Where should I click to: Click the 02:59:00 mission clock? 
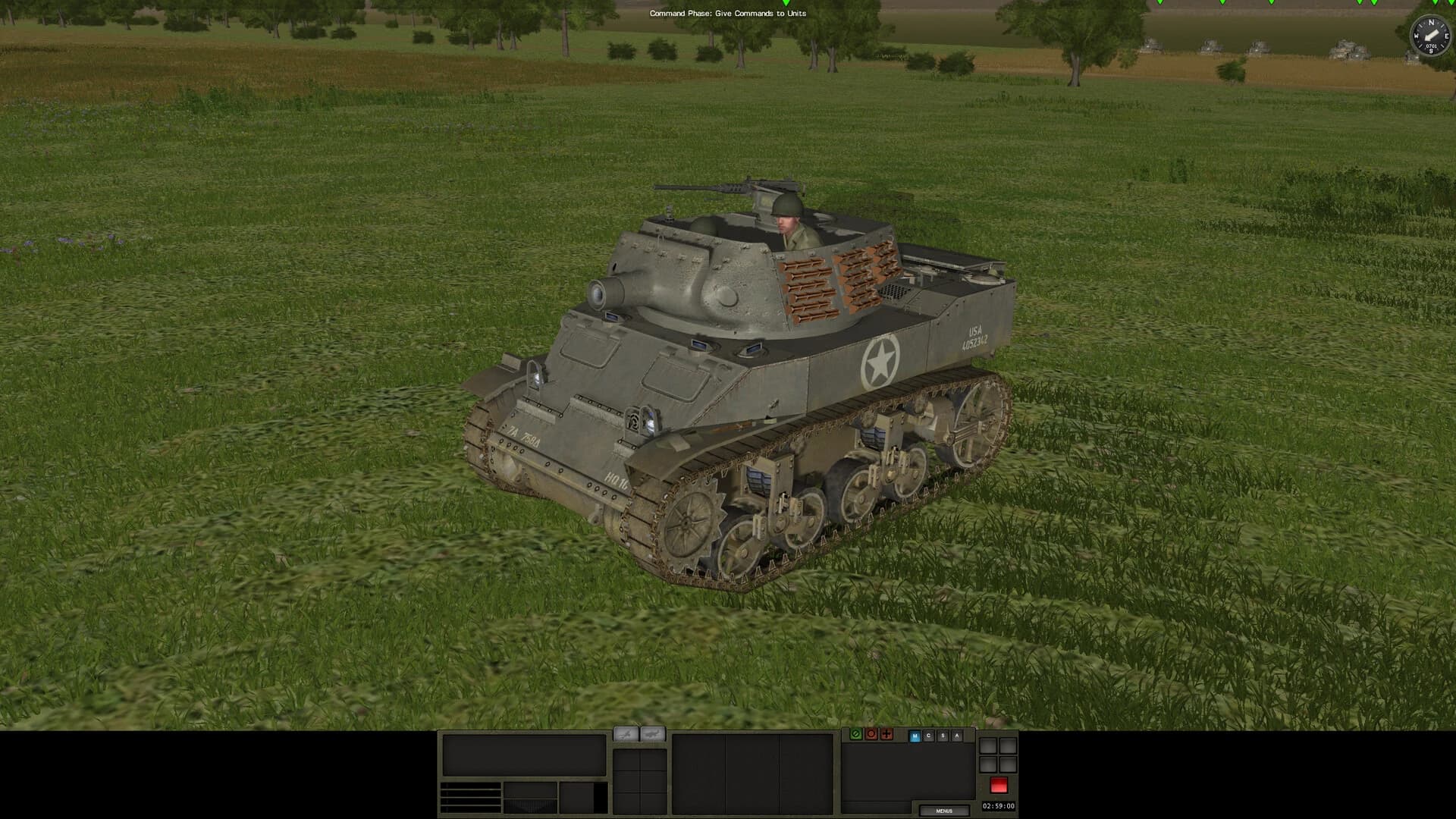(x=999, y=806)
